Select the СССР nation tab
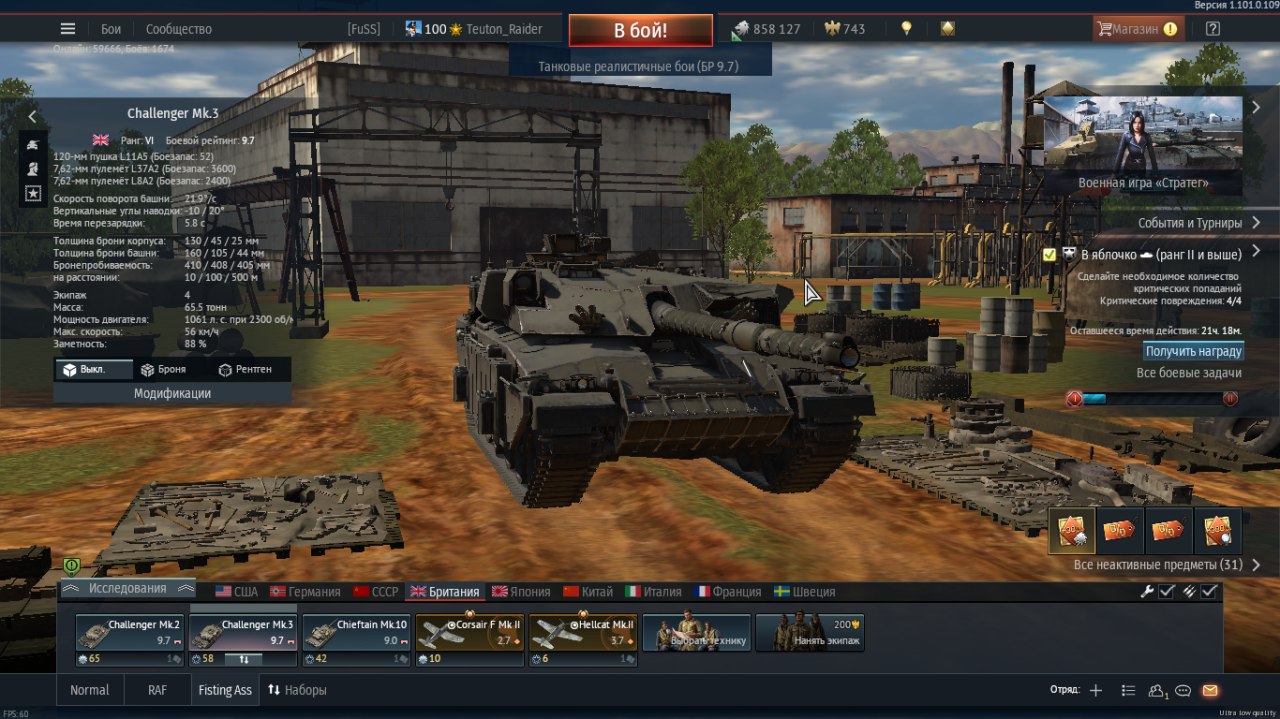This screenshot has height=719, width=1280. pyautogui.click(x=376, y=591)
